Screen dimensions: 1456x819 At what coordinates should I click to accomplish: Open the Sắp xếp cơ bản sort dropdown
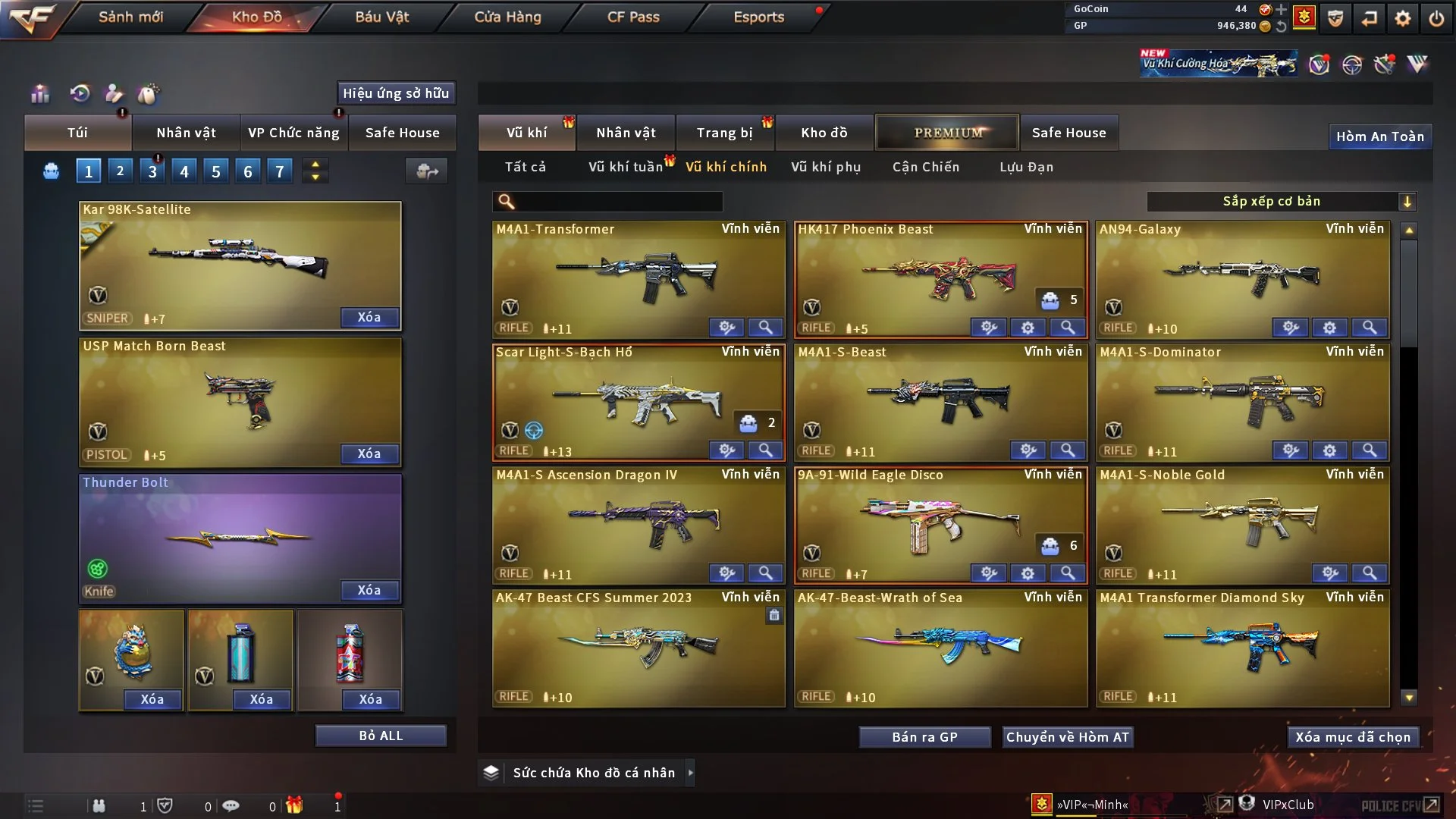[1281, 201]
